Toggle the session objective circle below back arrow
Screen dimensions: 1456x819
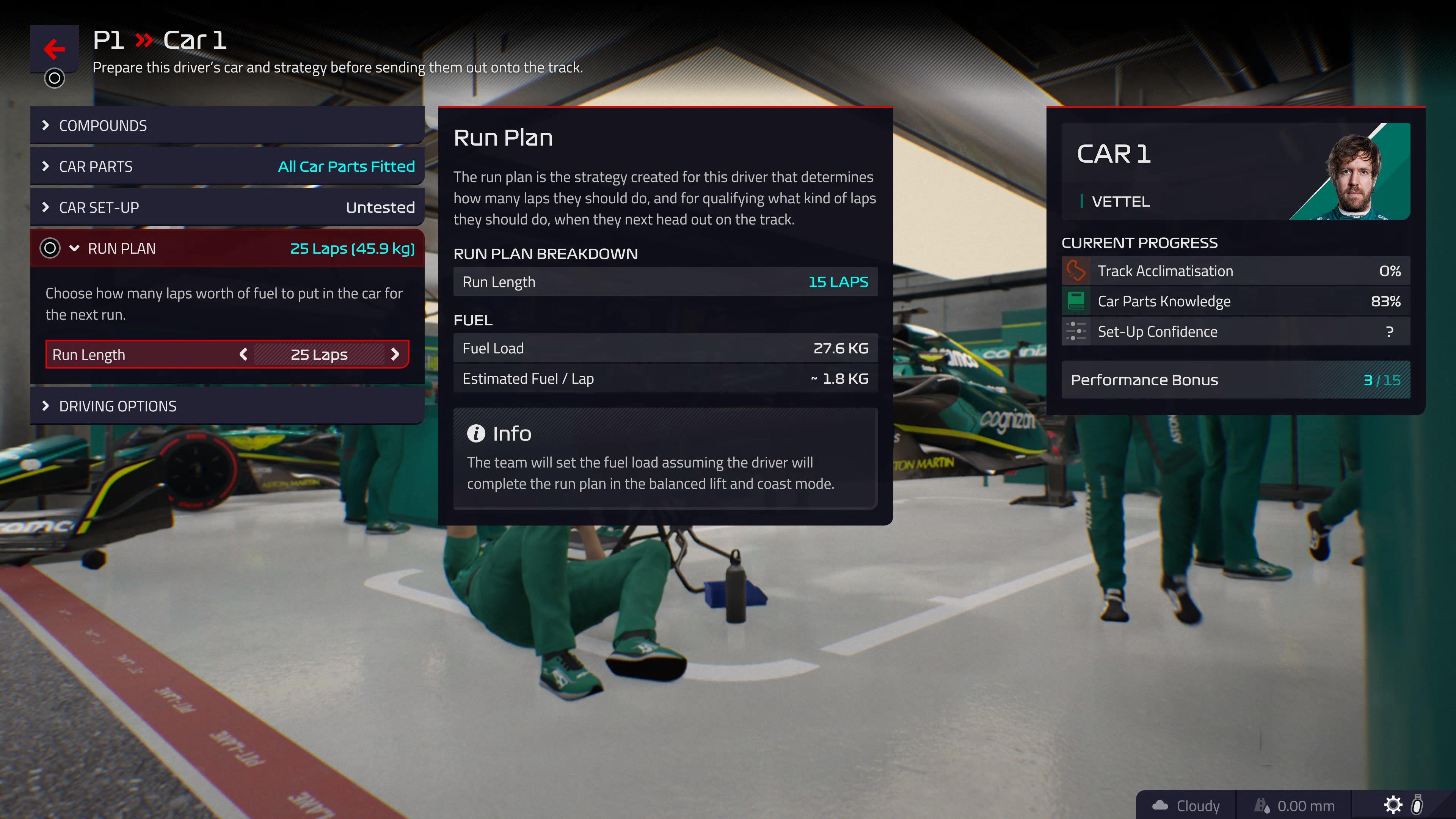click(54, 78)
